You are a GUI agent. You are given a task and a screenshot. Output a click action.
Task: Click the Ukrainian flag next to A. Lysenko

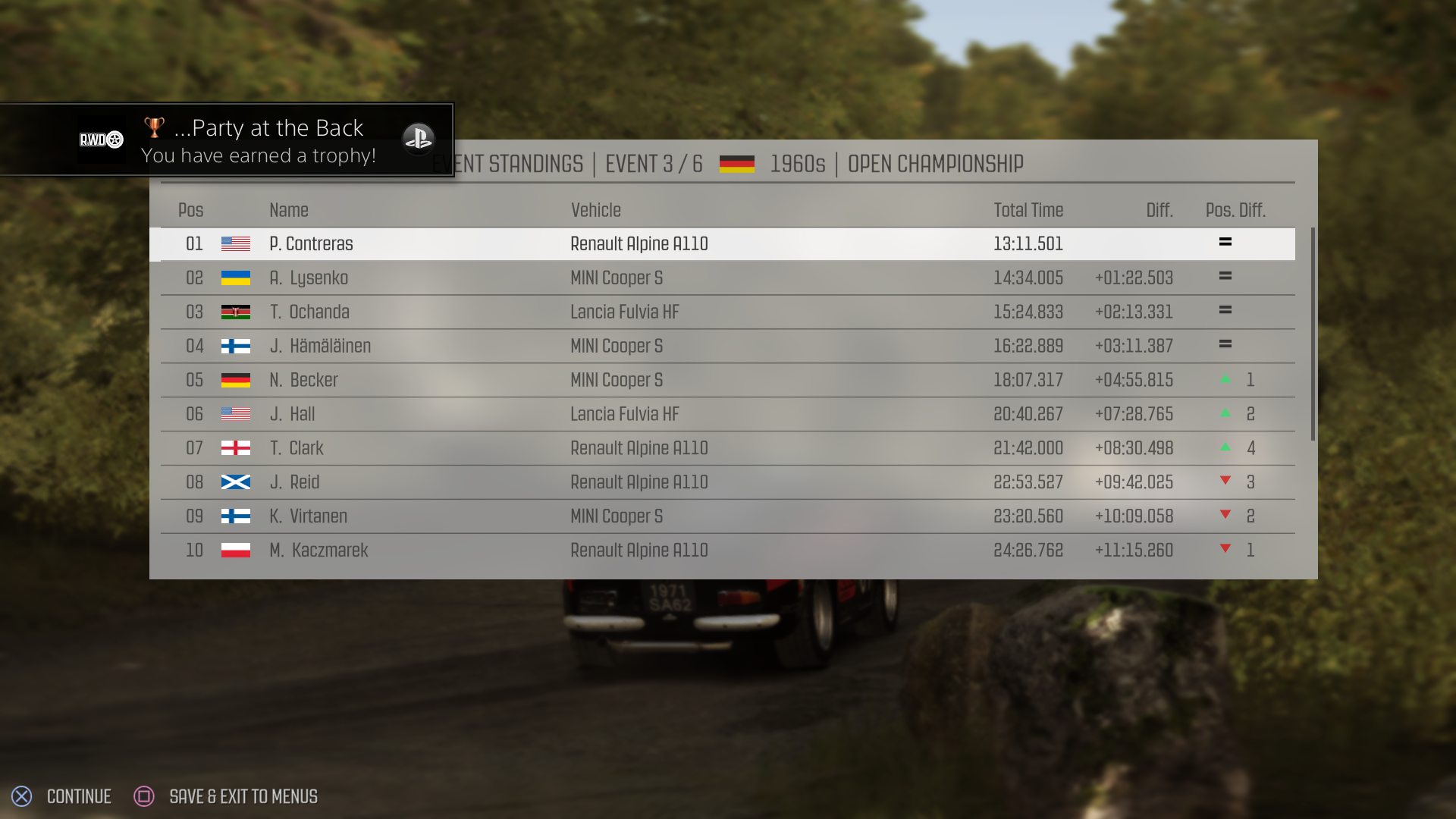pos(236,278)
